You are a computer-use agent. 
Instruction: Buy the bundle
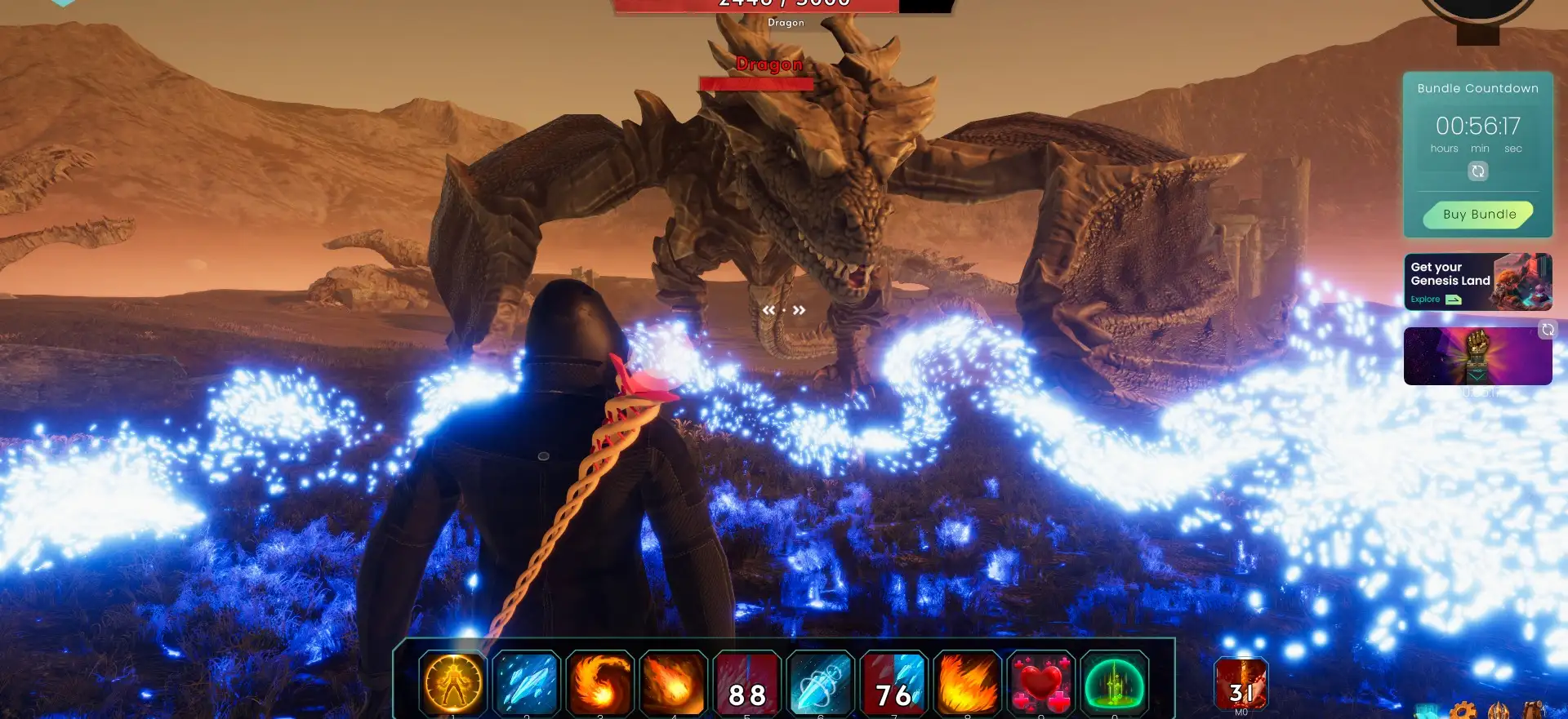(1479, 215)
